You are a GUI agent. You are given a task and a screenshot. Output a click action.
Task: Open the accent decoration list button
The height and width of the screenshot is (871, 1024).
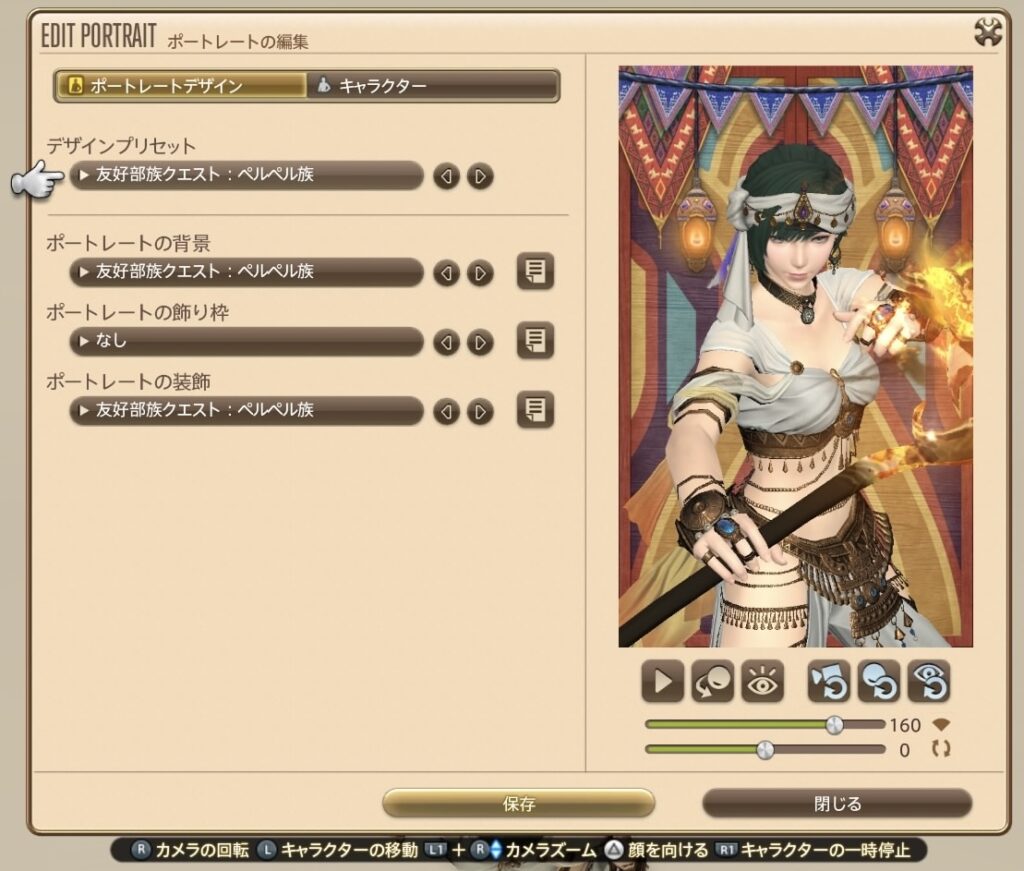pyautogui.click(x=535, y=410)
